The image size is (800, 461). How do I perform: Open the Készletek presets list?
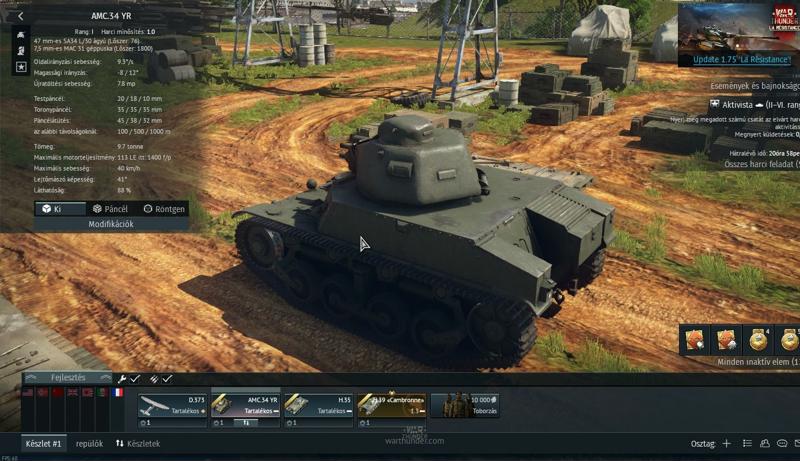point(137,443)
